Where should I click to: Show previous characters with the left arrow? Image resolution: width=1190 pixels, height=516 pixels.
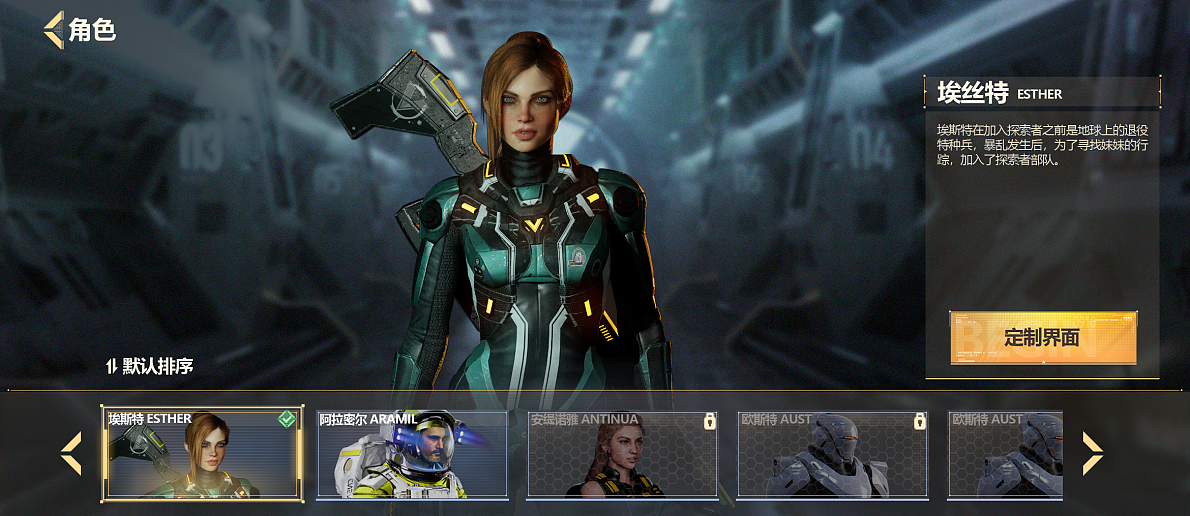71,453
